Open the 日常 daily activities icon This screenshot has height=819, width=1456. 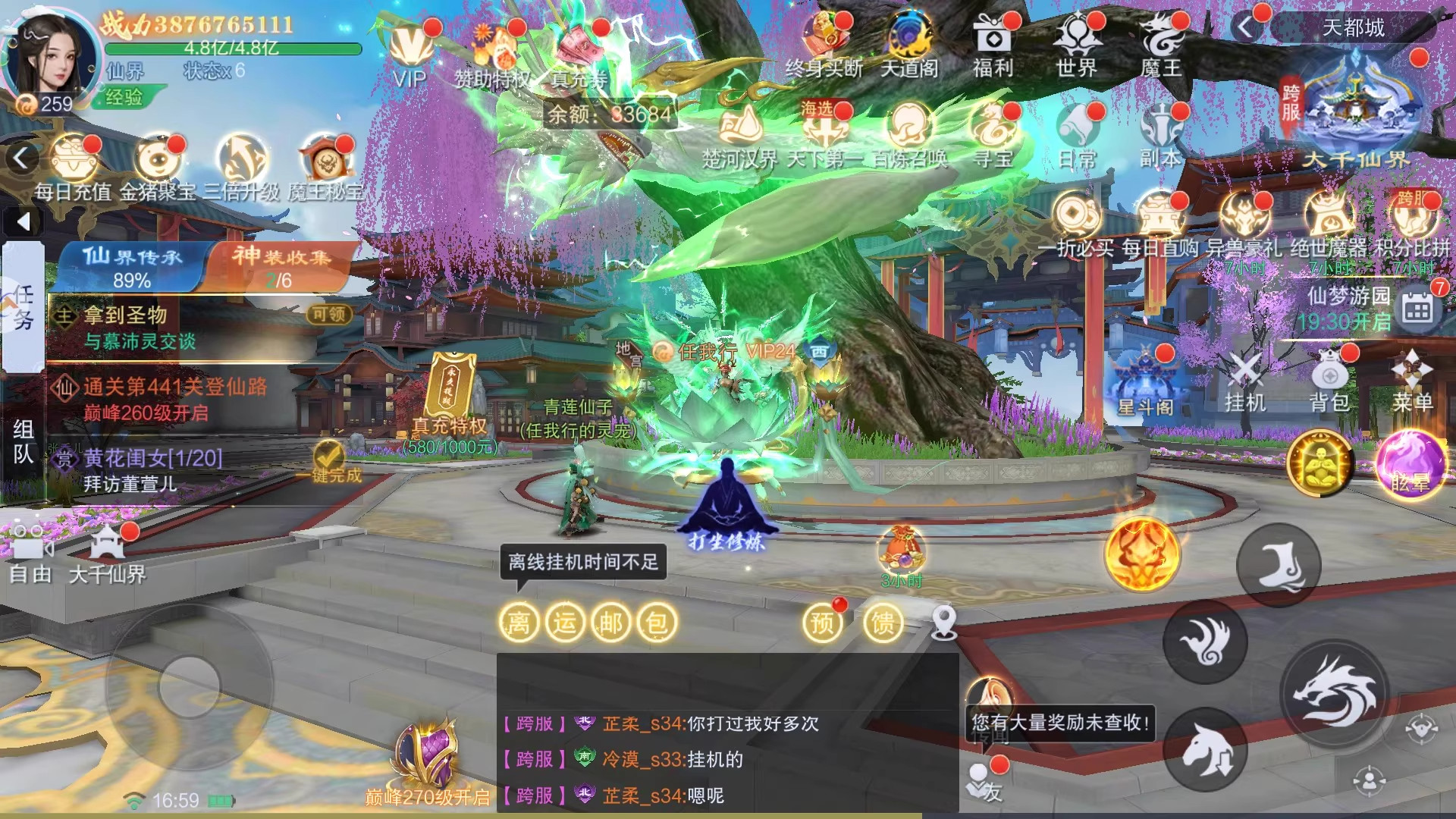coord(1078,135)
